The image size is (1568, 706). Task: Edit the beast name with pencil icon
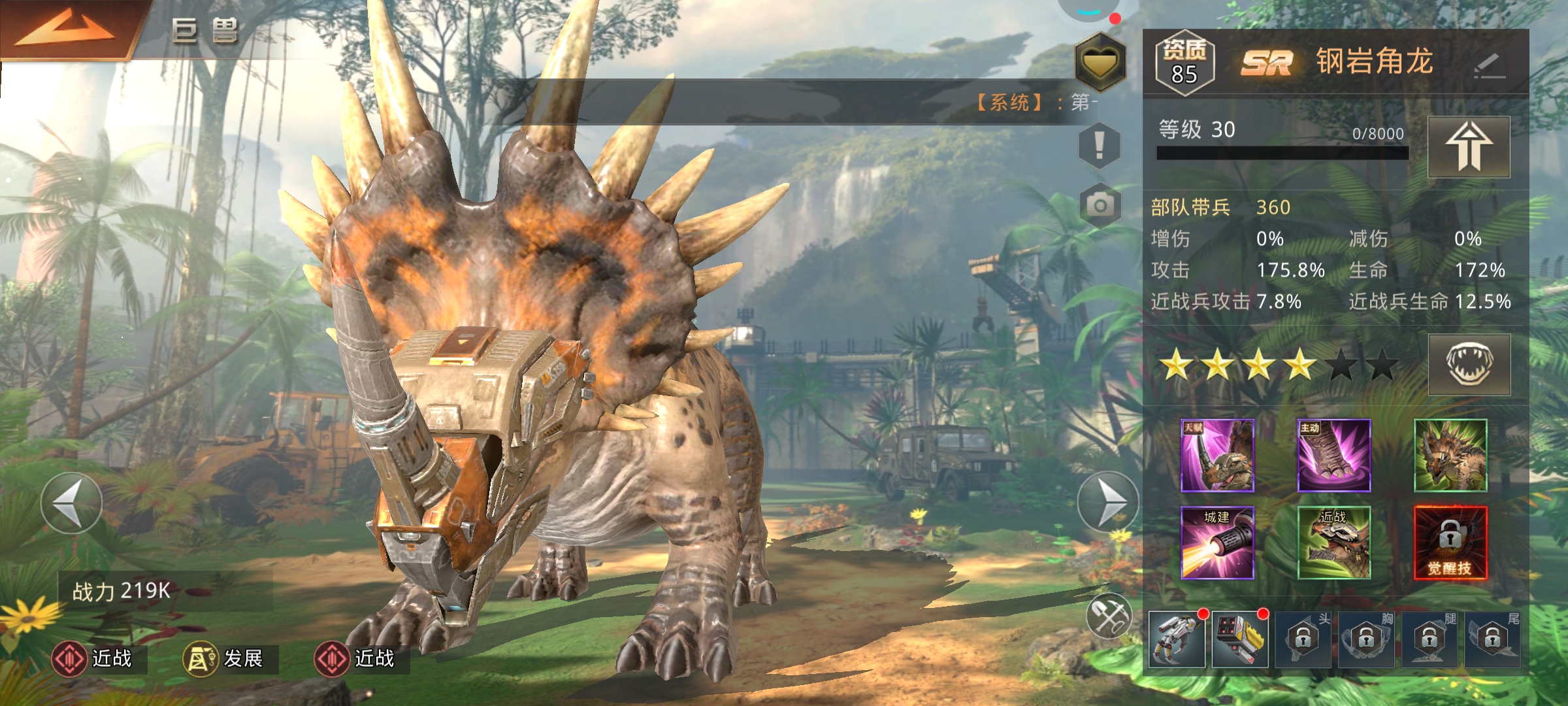tap(1489, 65)
